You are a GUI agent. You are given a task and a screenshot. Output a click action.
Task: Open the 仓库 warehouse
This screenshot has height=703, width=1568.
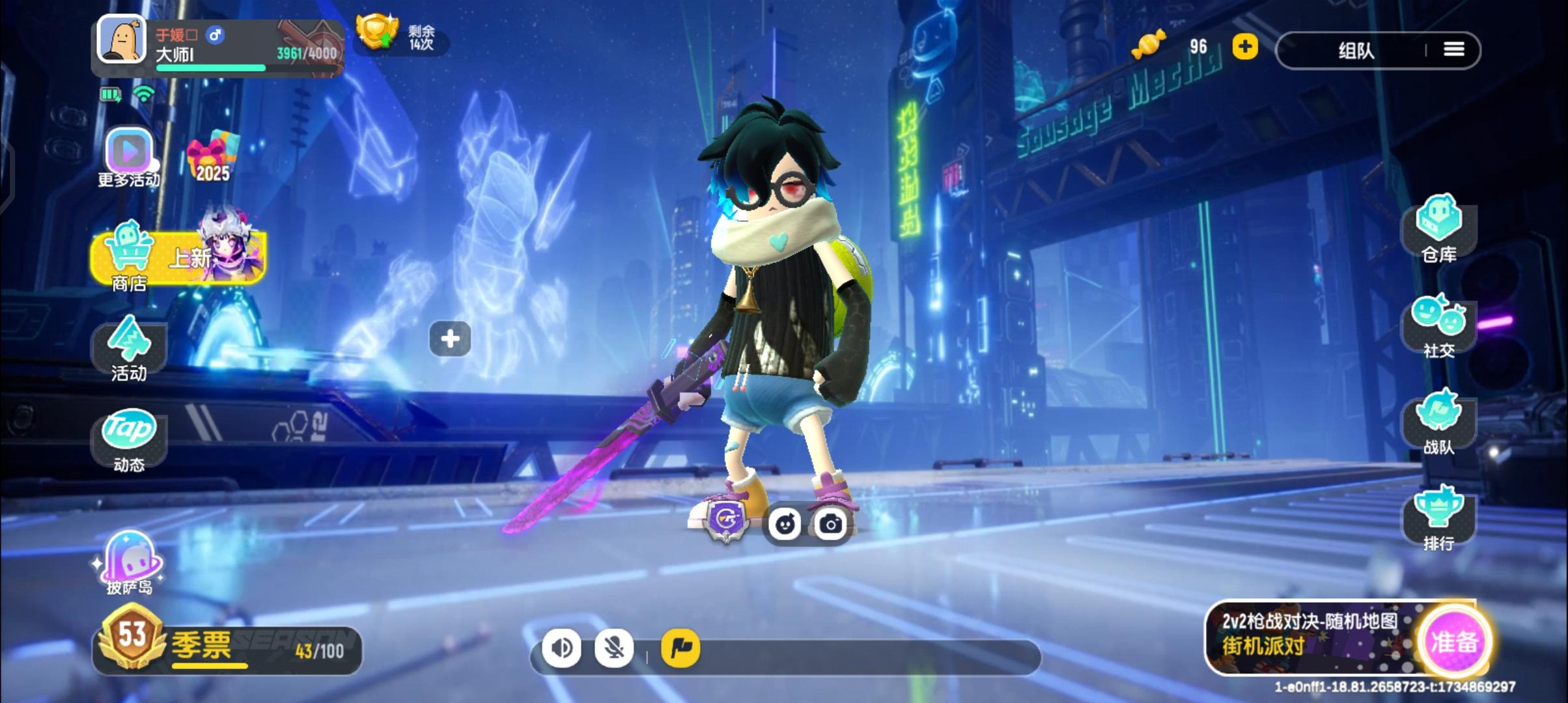click(1438, 228)
